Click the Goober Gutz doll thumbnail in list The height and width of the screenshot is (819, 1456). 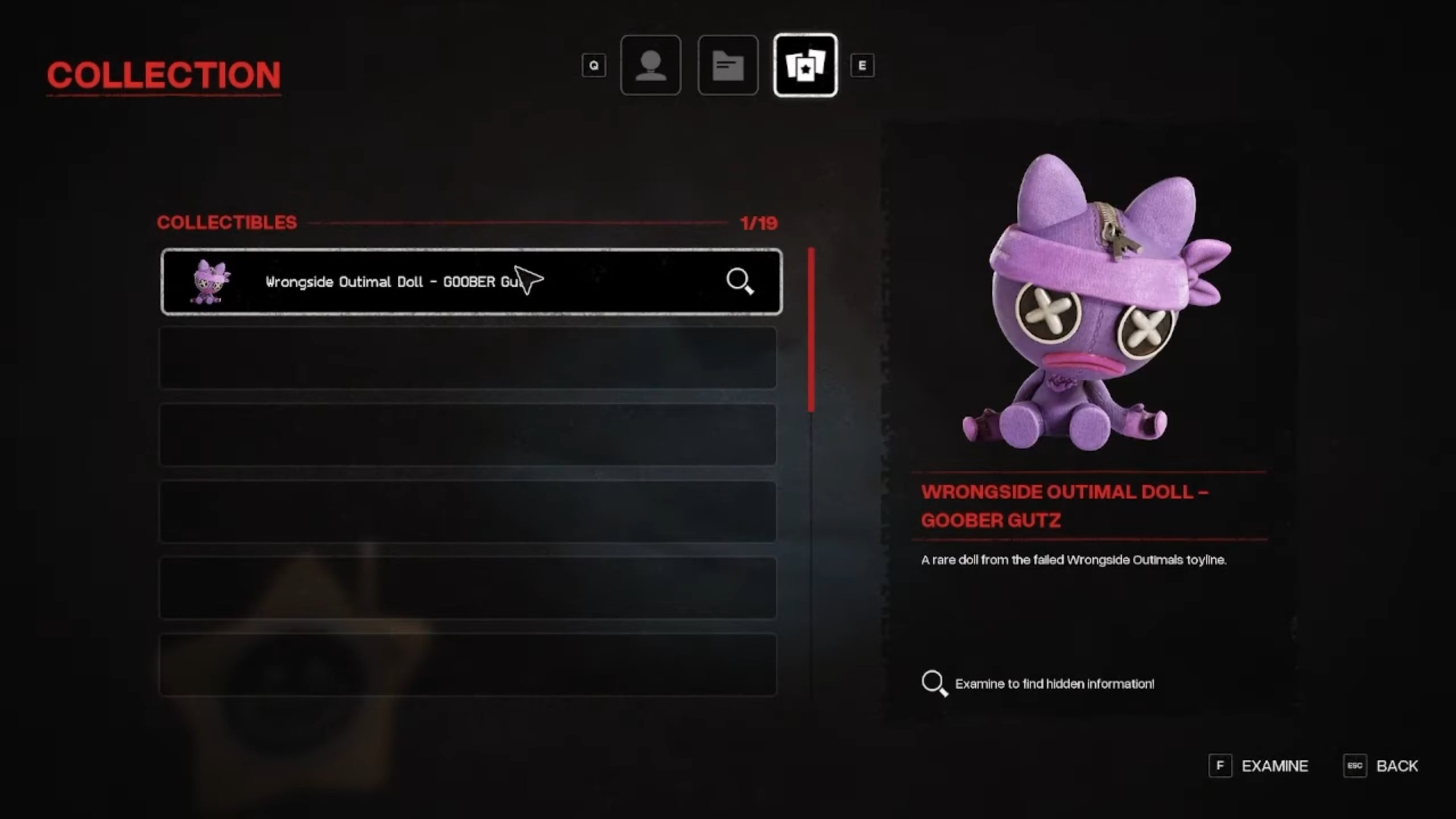tap(210, 282)
